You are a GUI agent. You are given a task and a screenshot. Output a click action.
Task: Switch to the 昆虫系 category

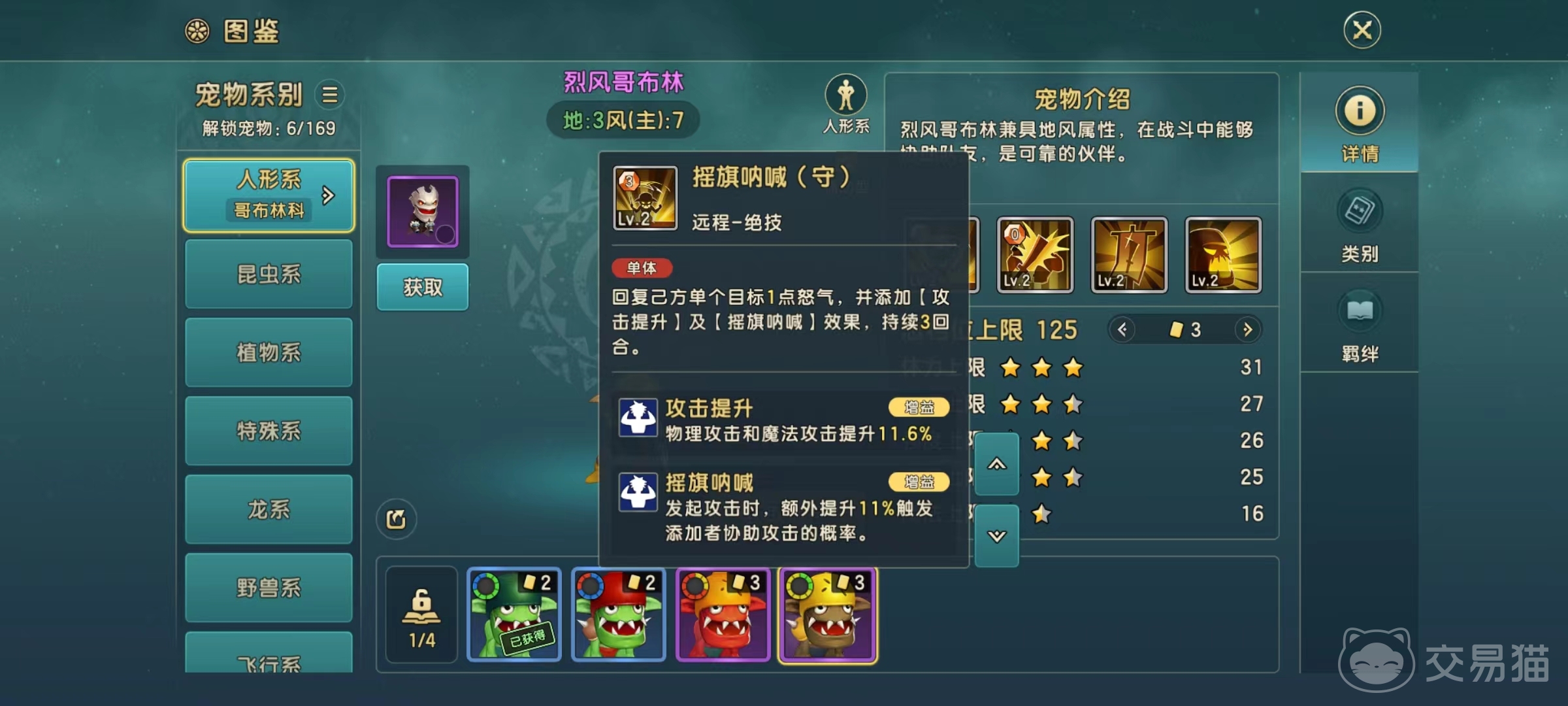[269, 274]
